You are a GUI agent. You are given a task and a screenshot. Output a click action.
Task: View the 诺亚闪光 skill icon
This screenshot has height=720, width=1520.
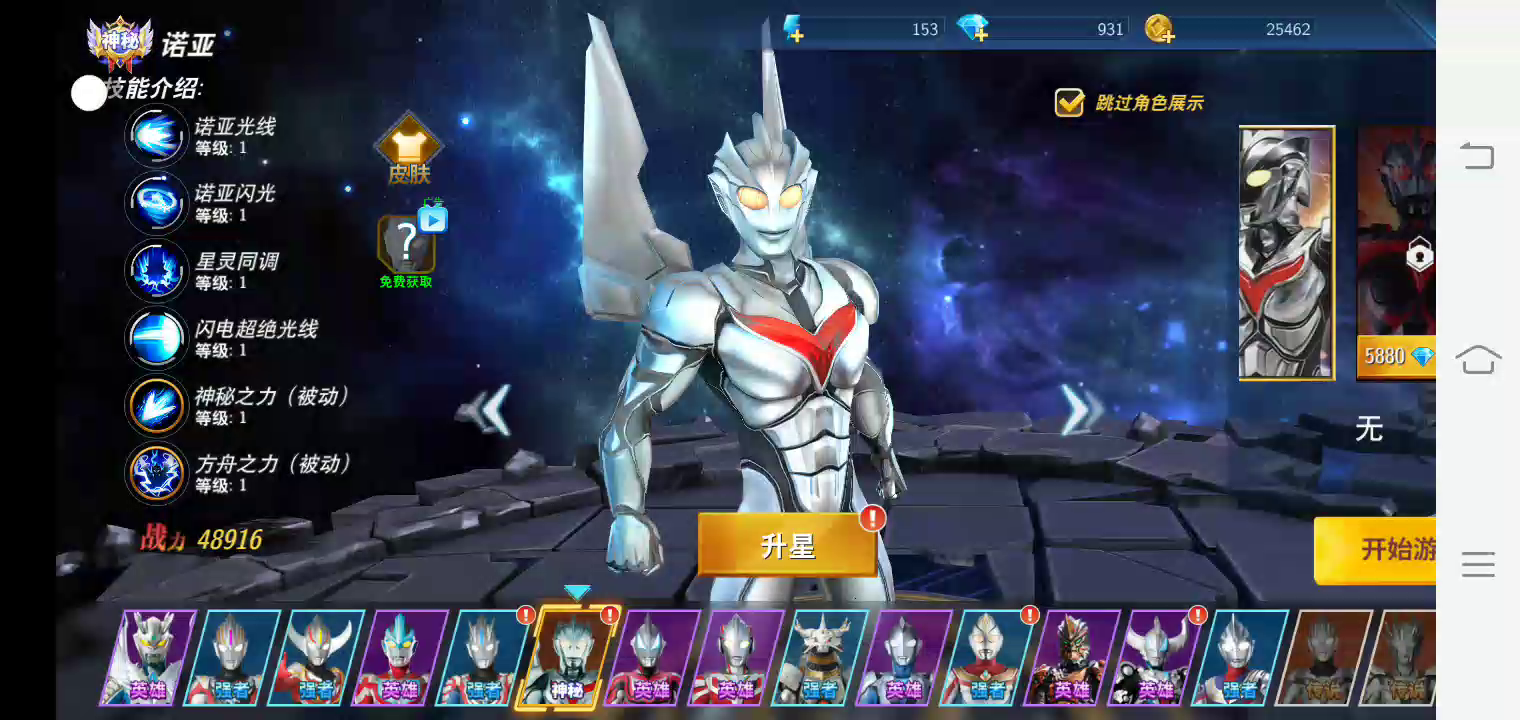(x=156, y=203)
